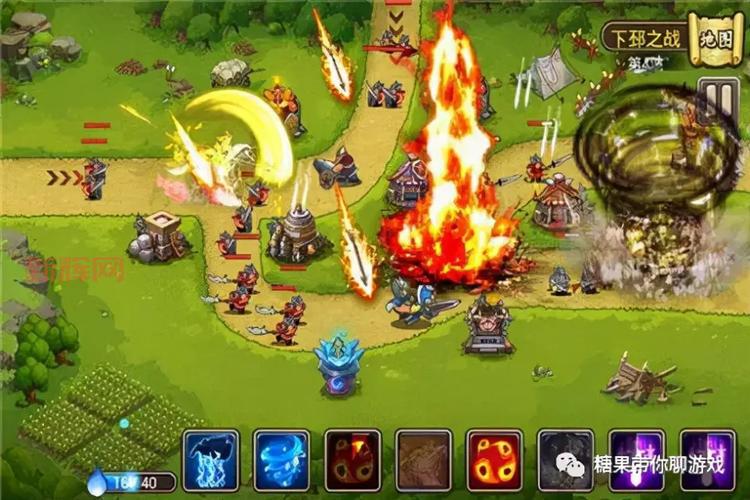Use the brown cracked earth skill
Image resolution: width=750 pixels, height=500 pixels.
click(423, 460)
